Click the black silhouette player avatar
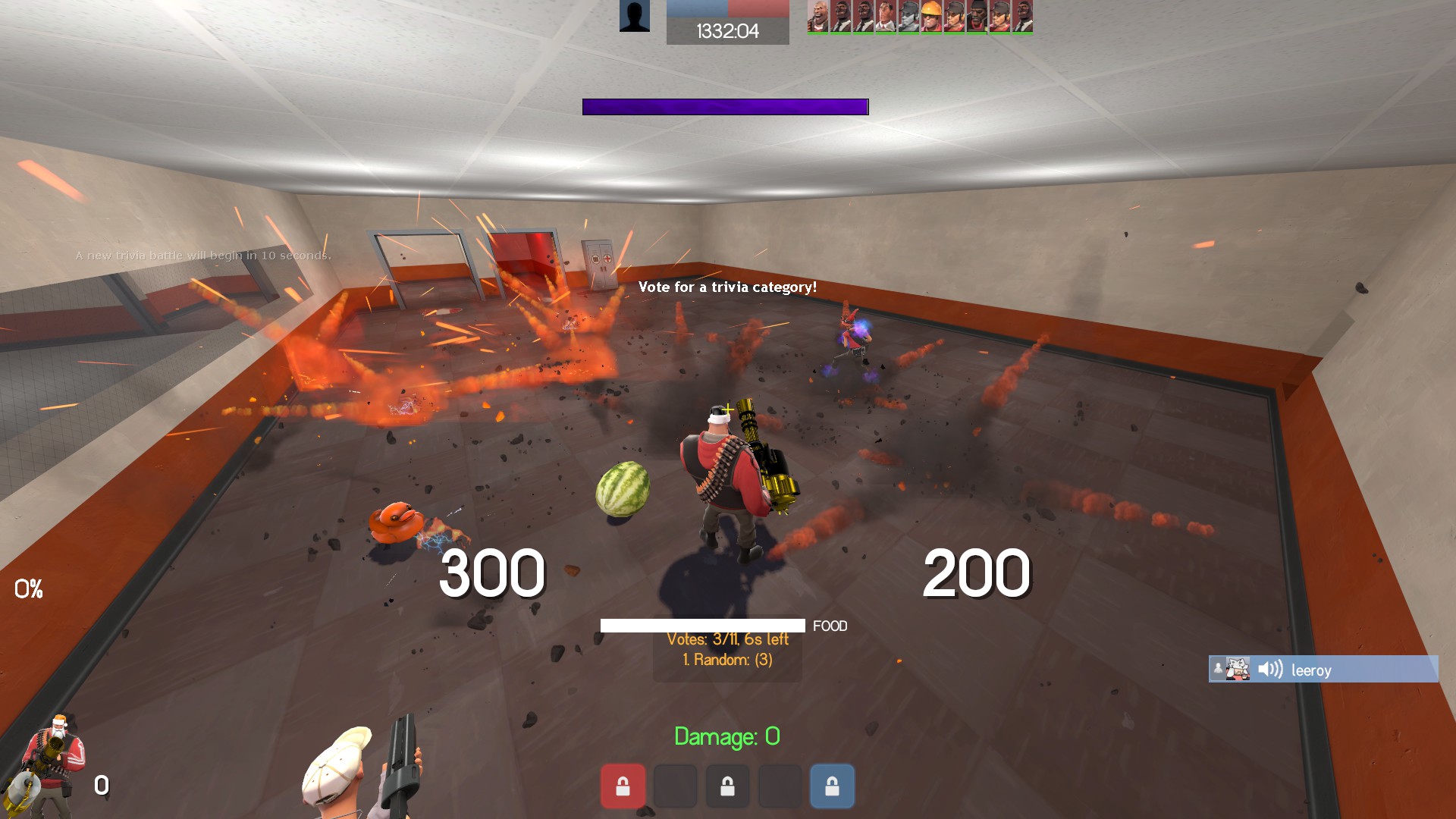Screen dimensions: 1456x819 [634, 16]
